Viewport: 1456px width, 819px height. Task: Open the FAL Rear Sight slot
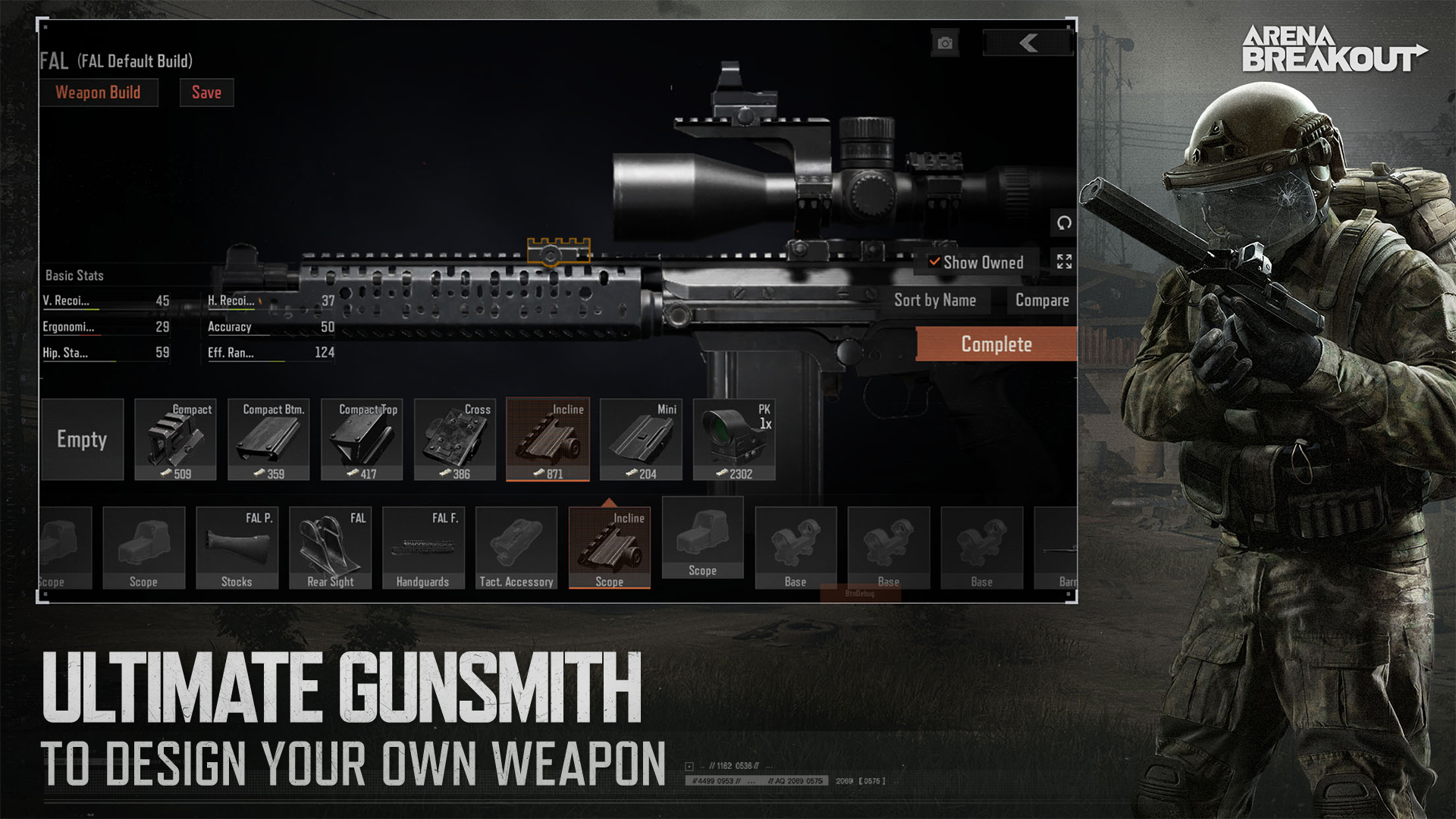point(330,548)
